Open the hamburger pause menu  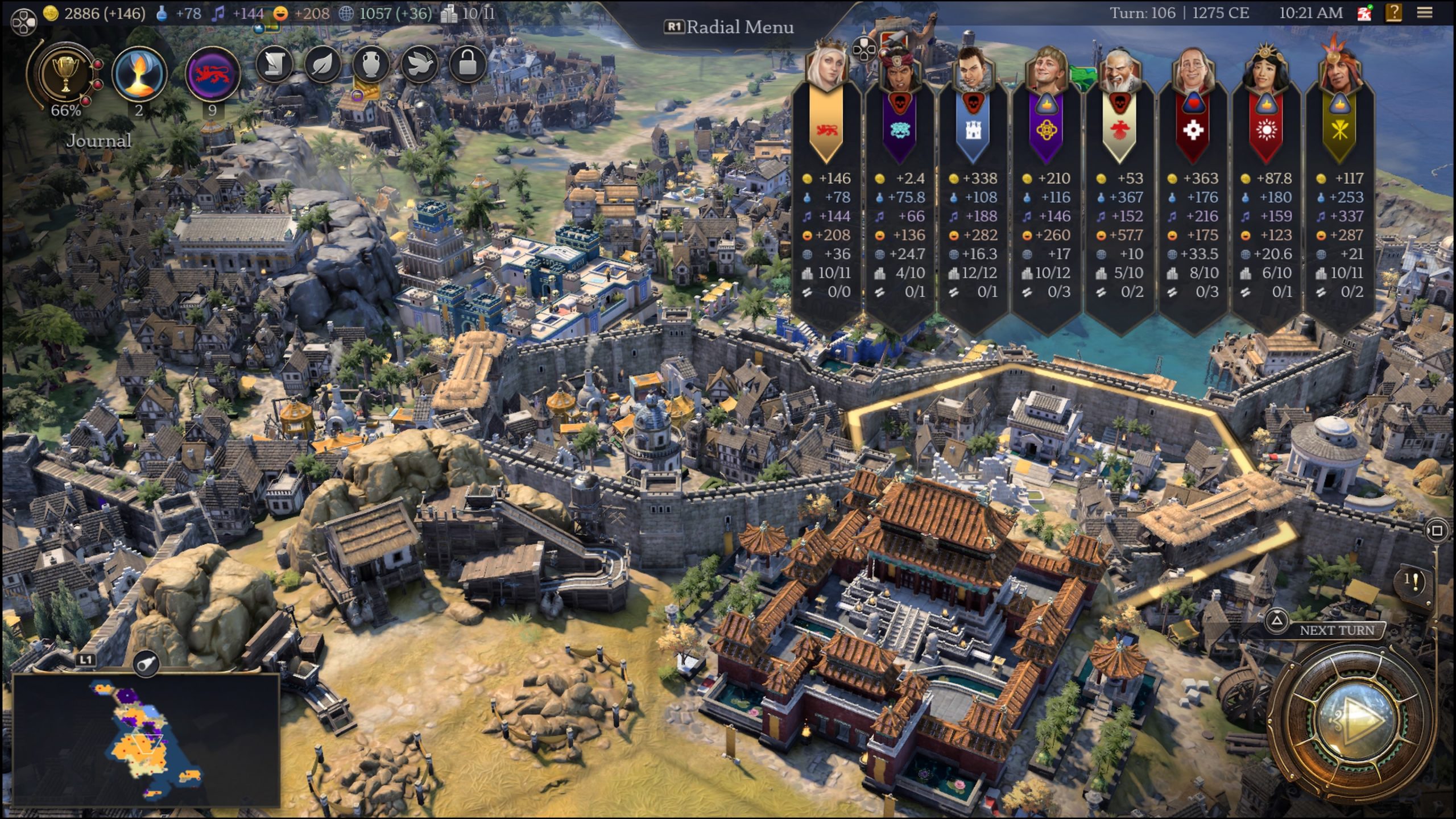1425,13
